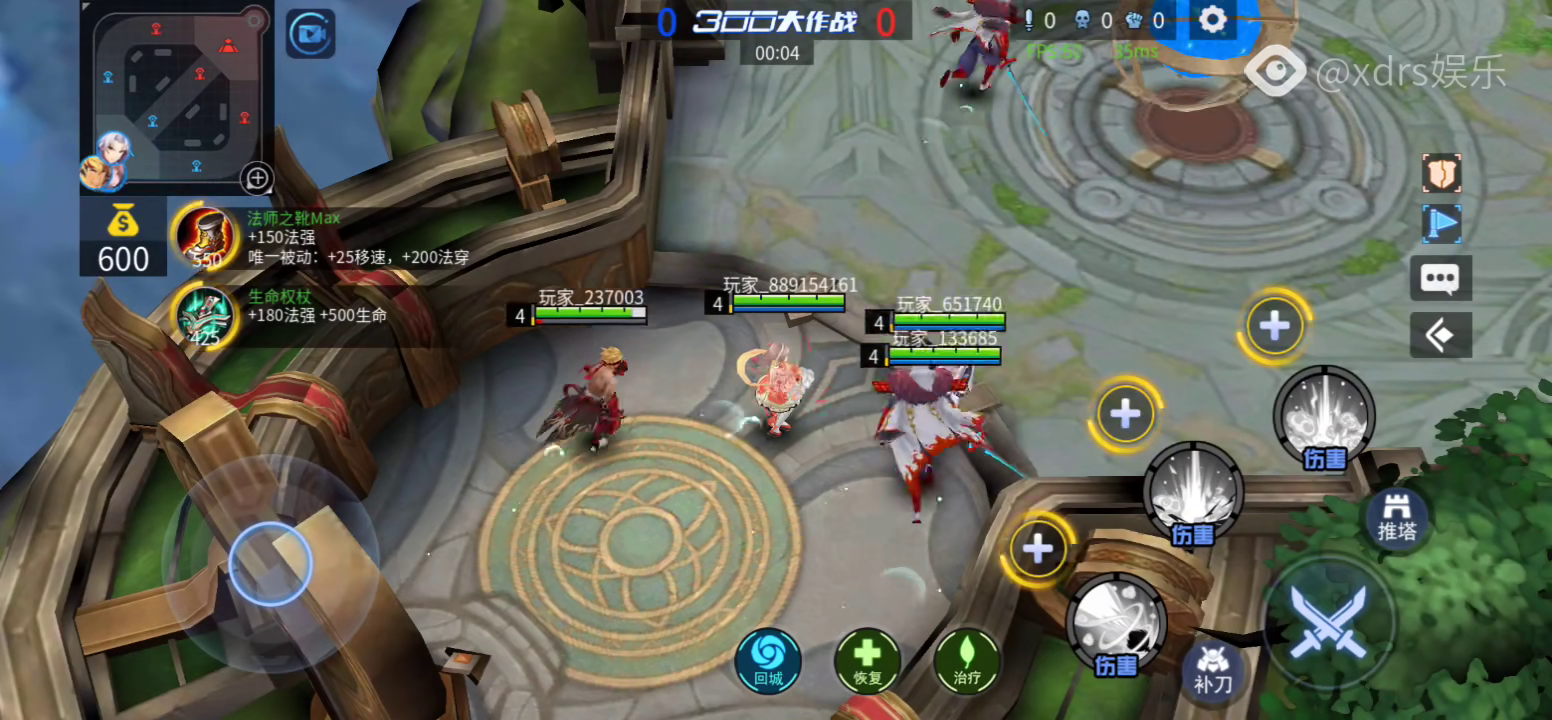Viewport: 1552px width, 720px height.
Task: Send the blue flag signal
Action: point(1441,224)
